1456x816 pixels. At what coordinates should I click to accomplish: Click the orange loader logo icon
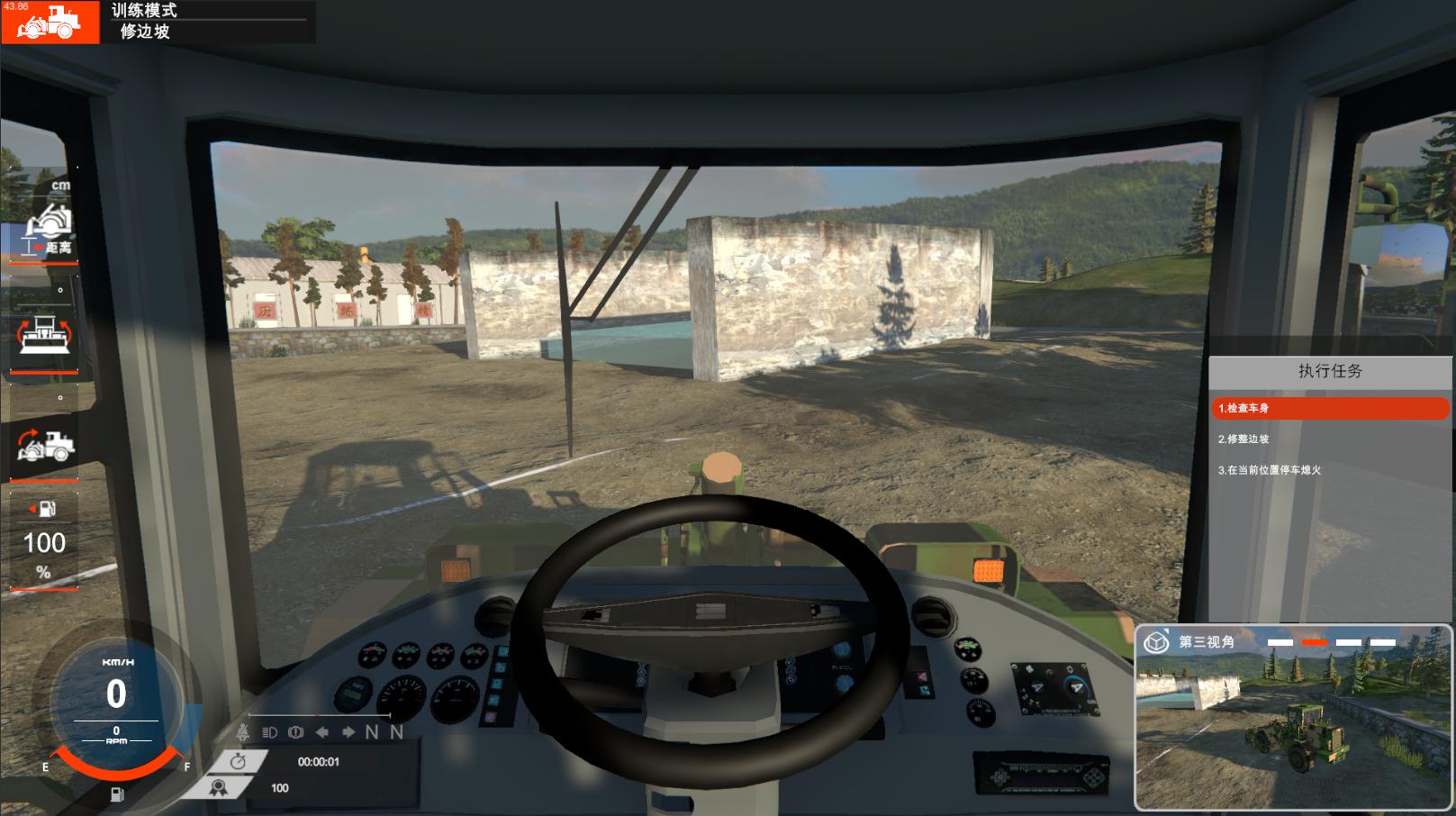(x=50, y=22)
